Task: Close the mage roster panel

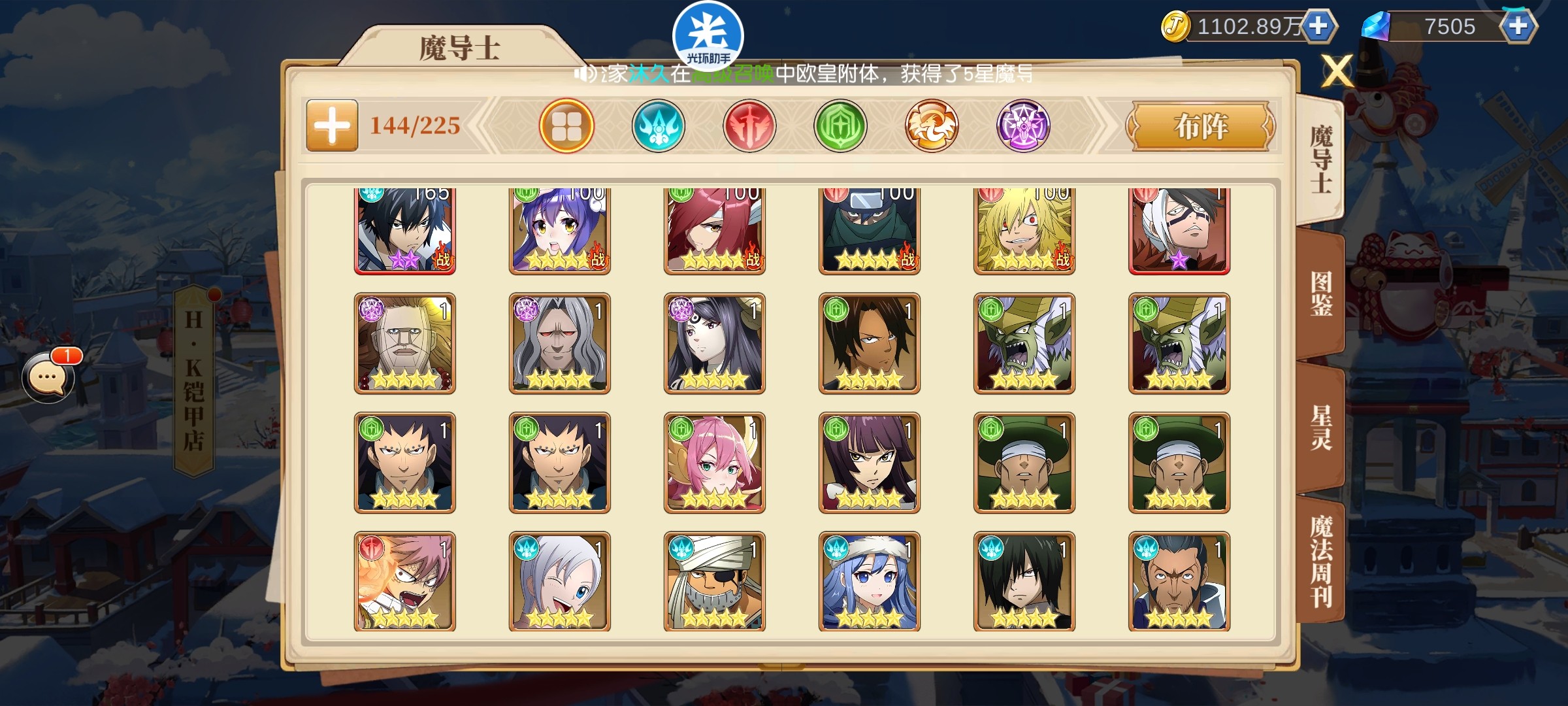Action: coord(1337,71)
